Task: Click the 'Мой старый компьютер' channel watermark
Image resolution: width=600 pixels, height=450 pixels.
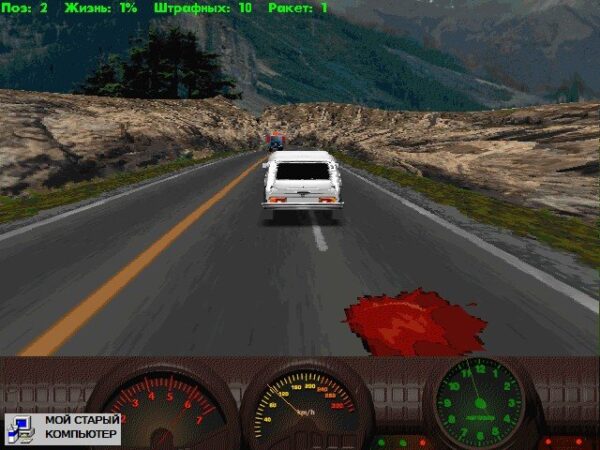Action: click(x=62, y=428)
